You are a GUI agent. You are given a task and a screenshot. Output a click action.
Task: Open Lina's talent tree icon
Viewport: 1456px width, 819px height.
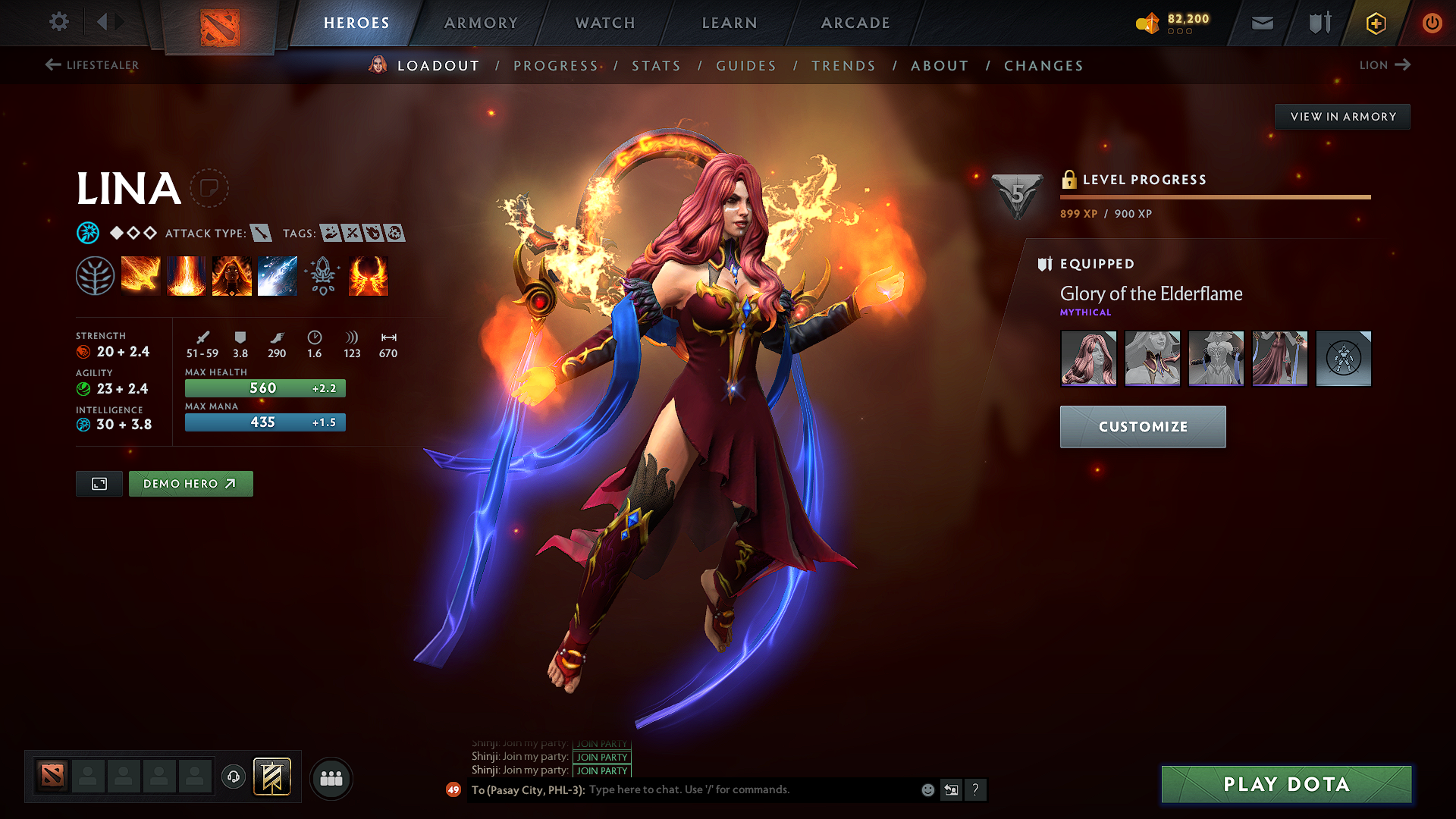(x=95, y=275)
